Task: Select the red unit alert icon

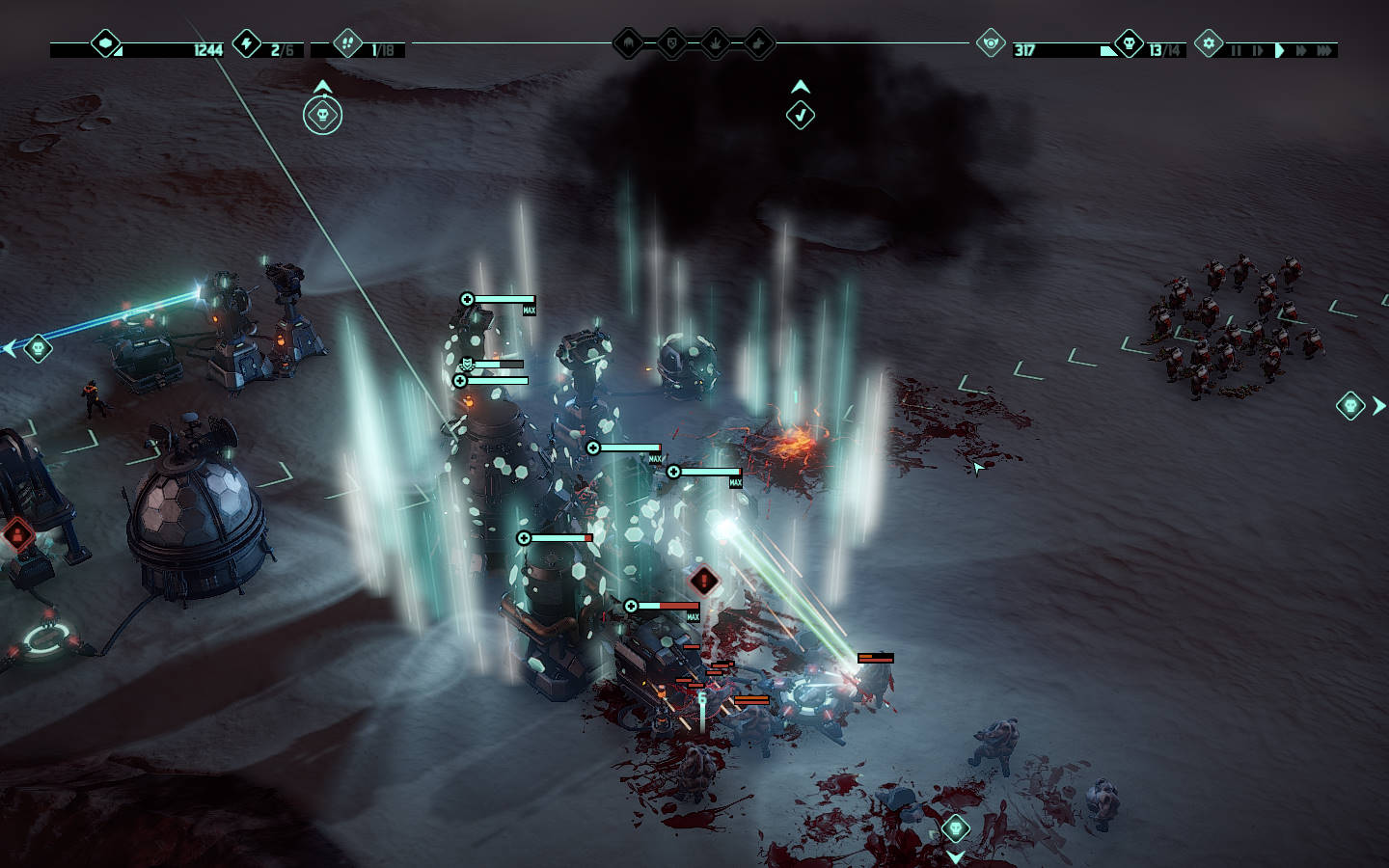Action: tap(17, 533)
